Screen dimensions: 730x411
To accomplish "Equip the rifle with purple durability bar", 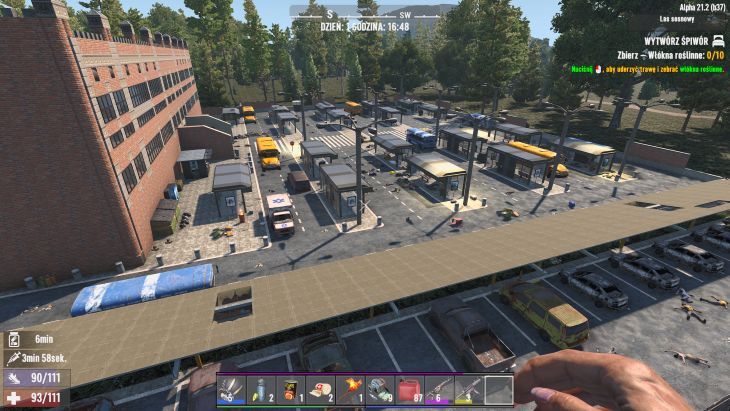I will [x=439, y=390].
